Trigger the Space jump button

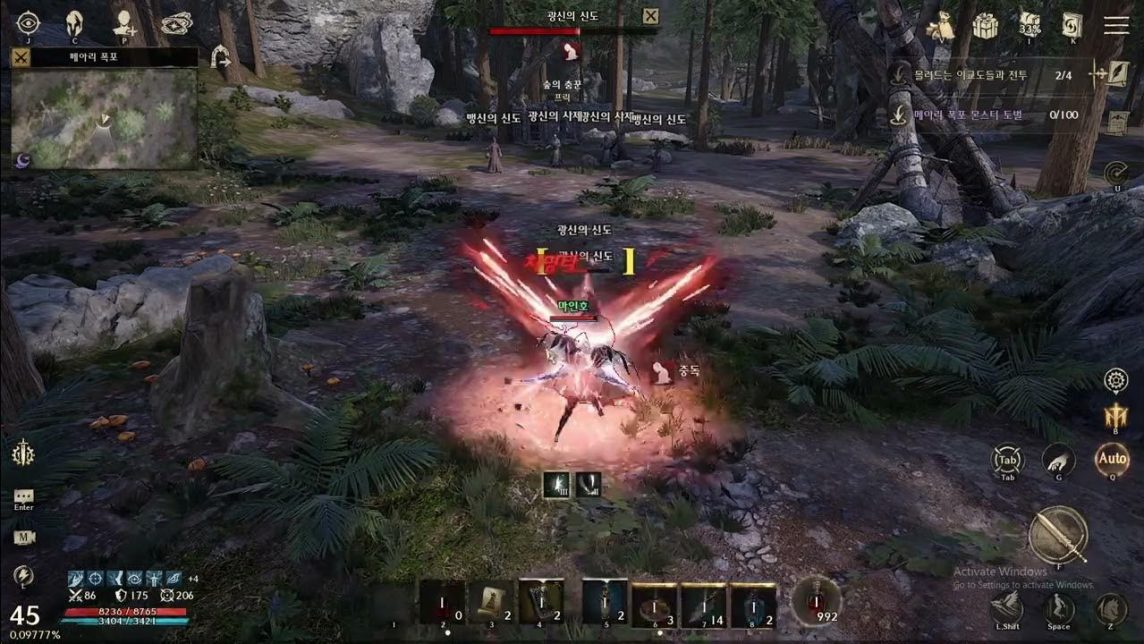[x=1058, y=606]
